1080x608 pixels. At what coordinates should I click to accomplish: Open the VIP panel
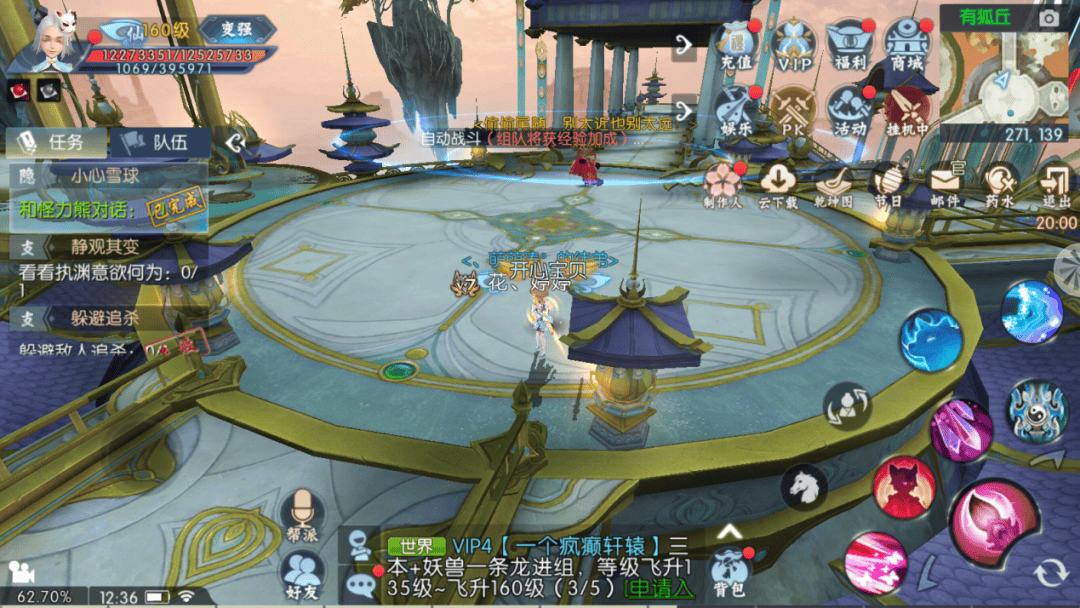[x=794, y=46]
